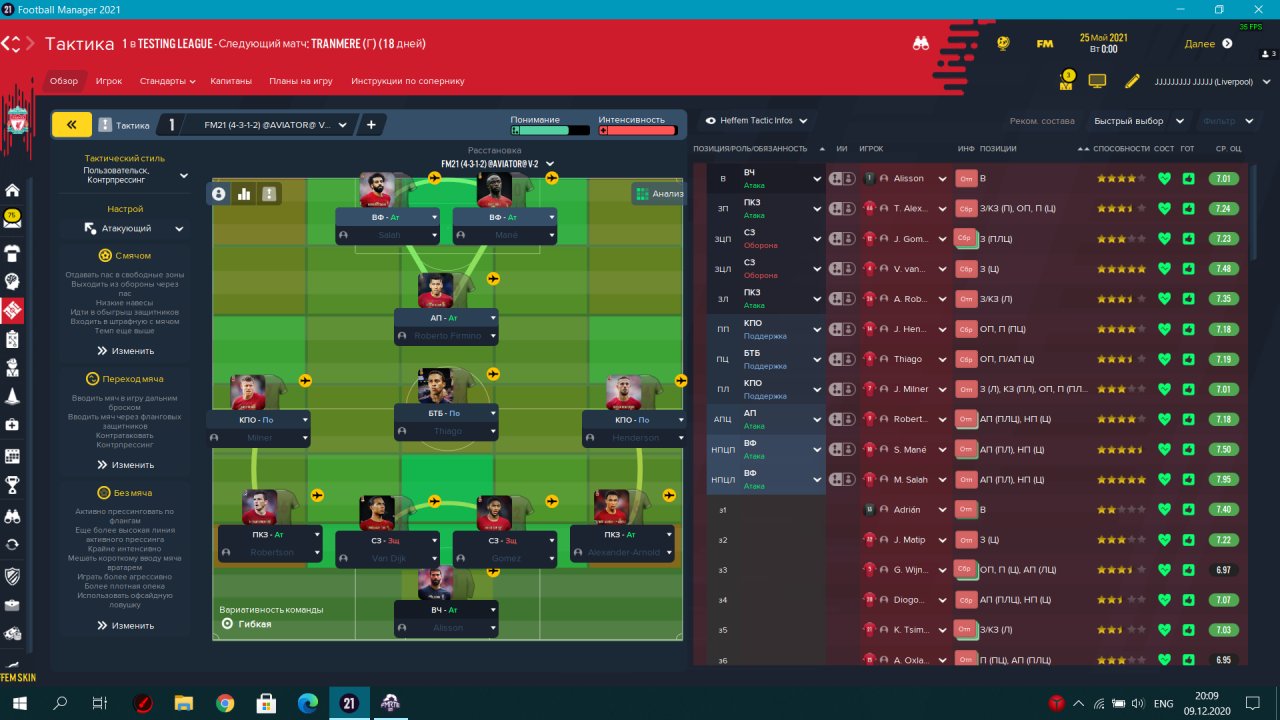Open the Капитаны tab
This screenshot has width=1280, height=720.
pos(232,81)
